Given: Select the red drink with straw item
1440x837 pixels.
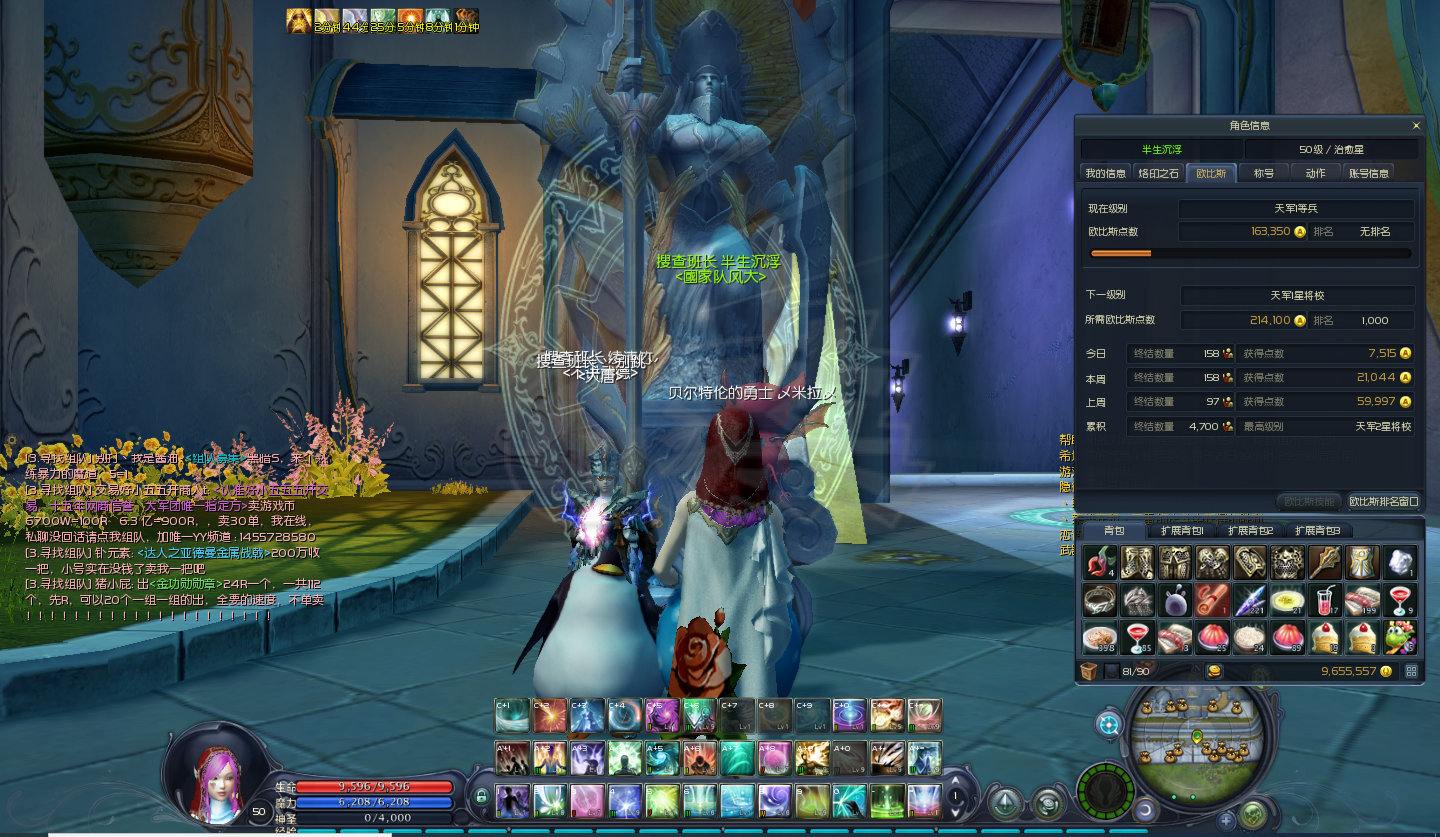Looking at the screenshot, I should point(1324,600).
